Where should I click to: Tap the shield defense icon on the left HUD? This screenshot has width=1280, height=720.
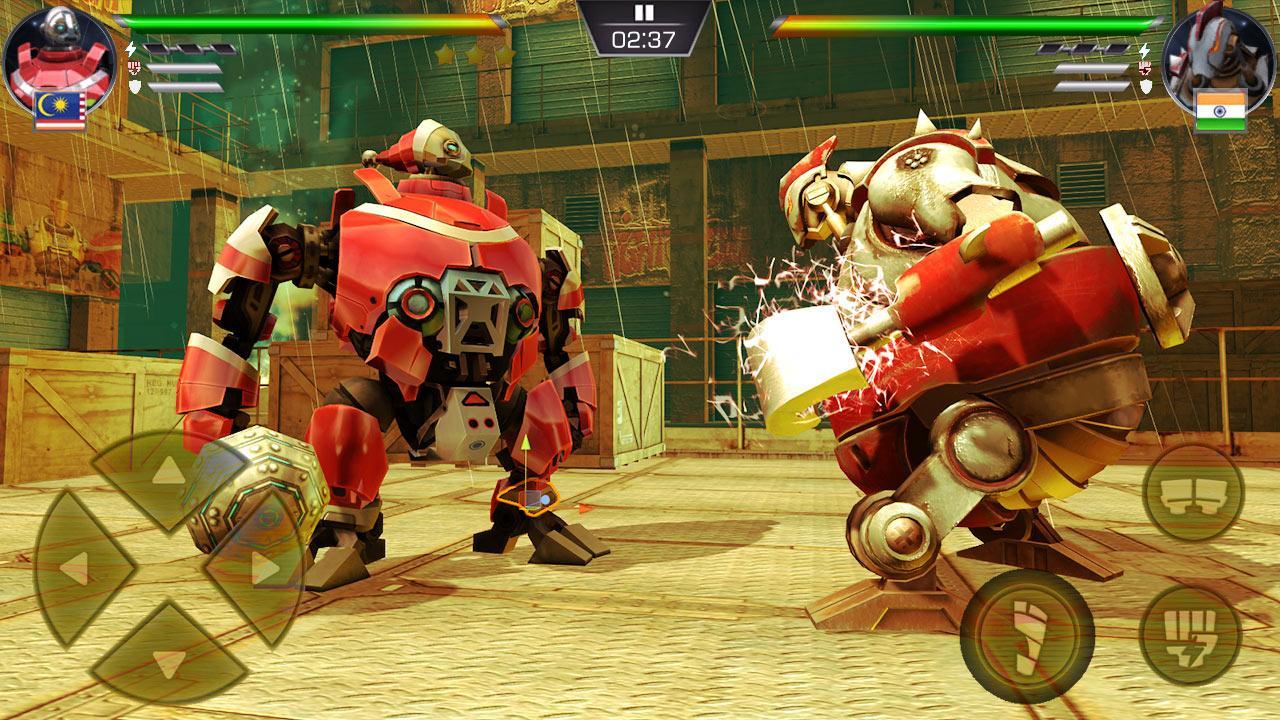pos(133,88)
